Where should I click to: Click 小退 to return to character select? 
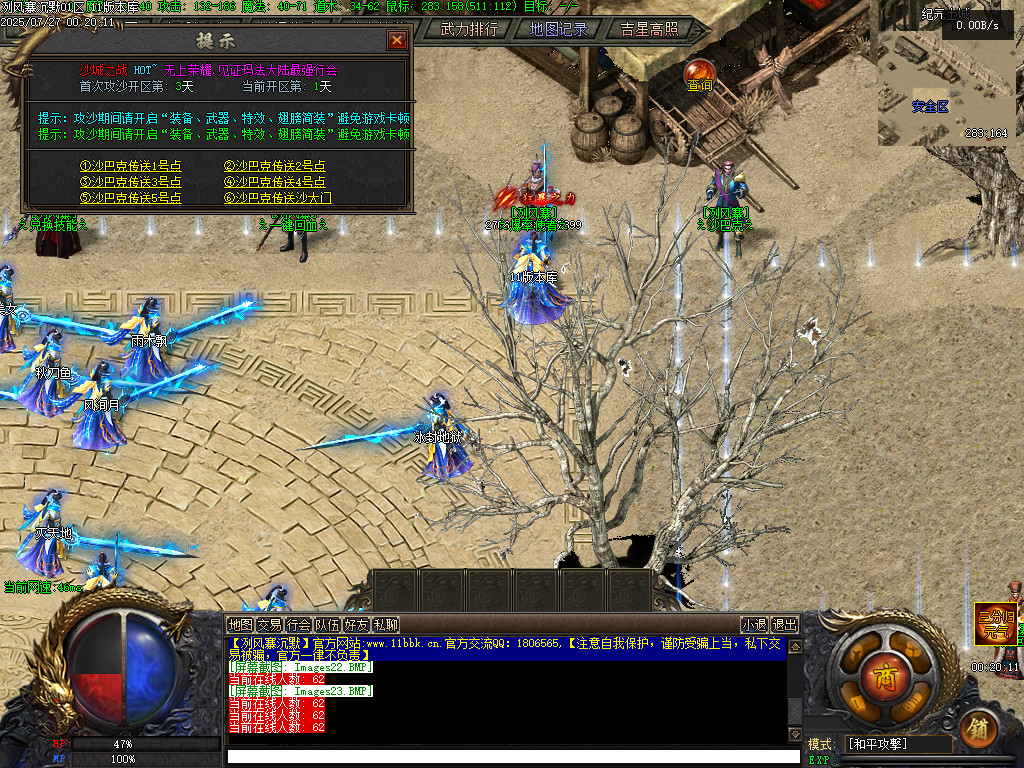[754, 625]
